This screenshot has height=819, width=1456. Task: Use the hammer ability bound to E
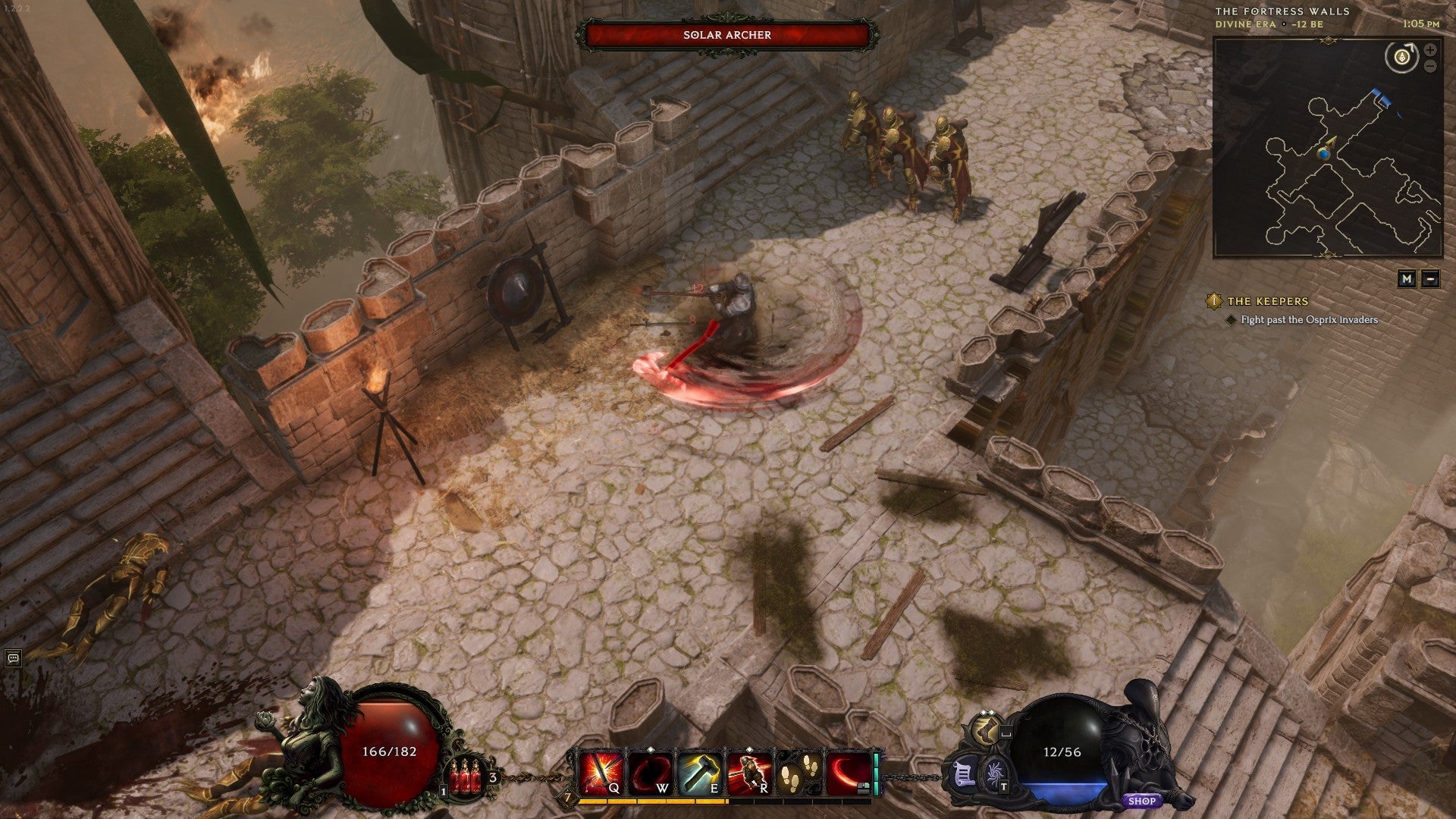pyautogui.click(x=698, y=771)
